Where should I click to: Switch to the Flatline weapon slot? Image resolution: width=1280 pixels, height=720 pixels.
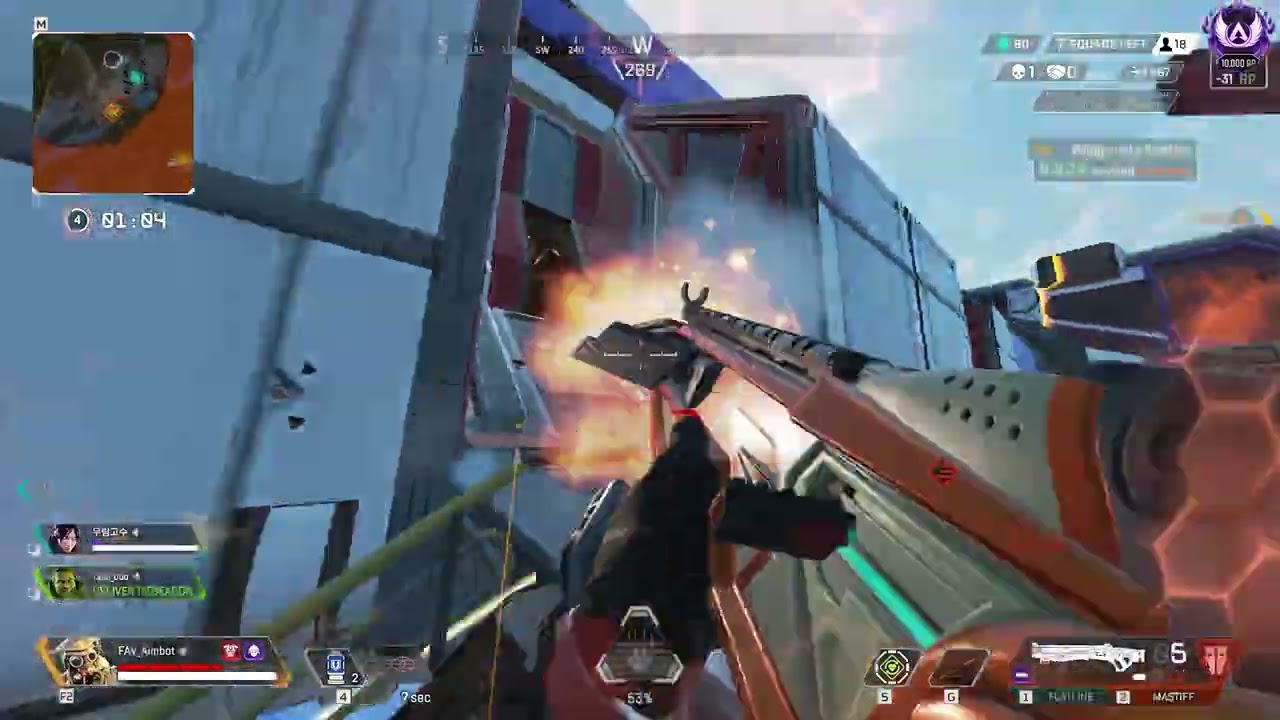1068,696
